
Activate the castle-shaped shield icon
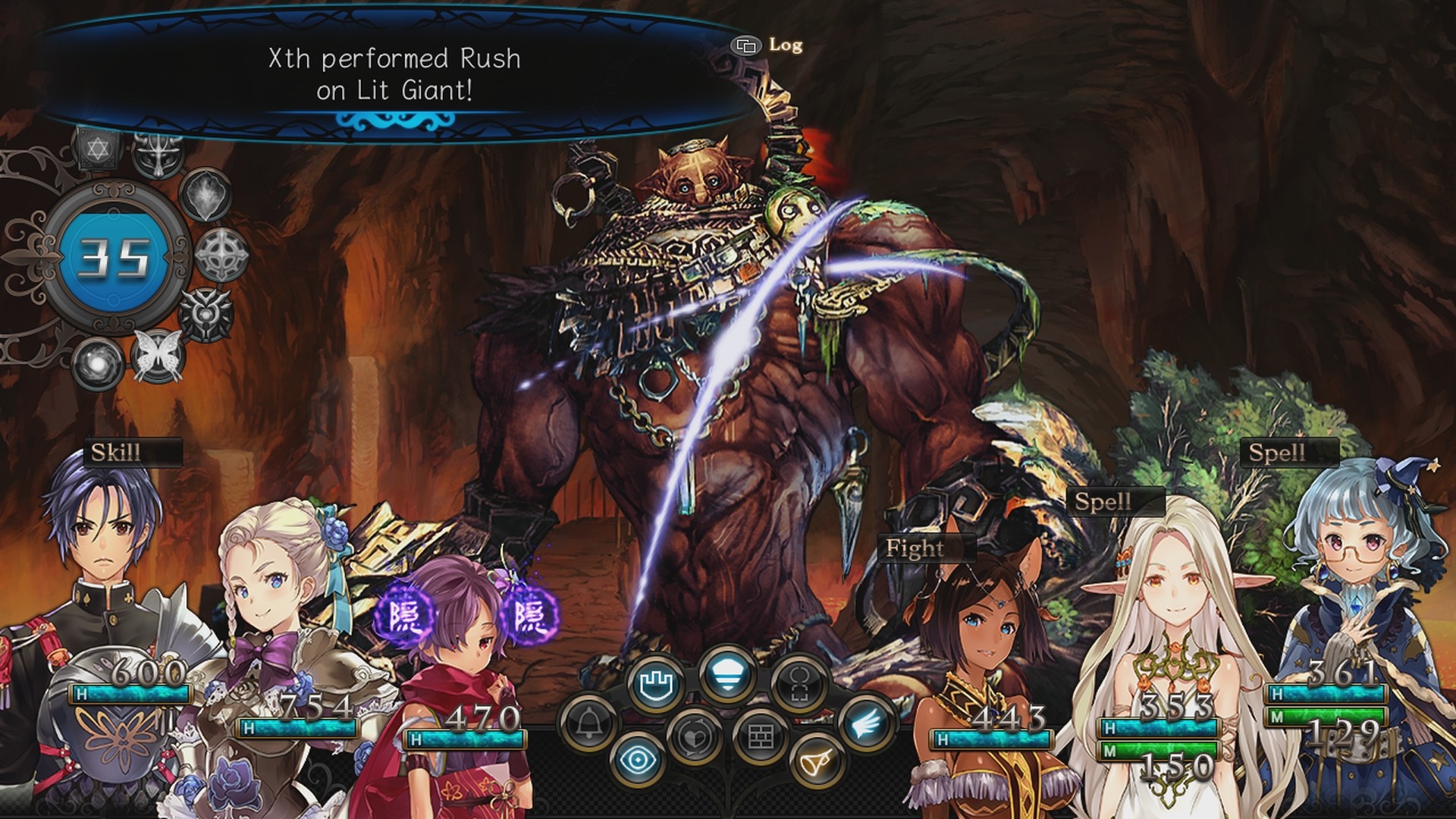tap(657, 685)
